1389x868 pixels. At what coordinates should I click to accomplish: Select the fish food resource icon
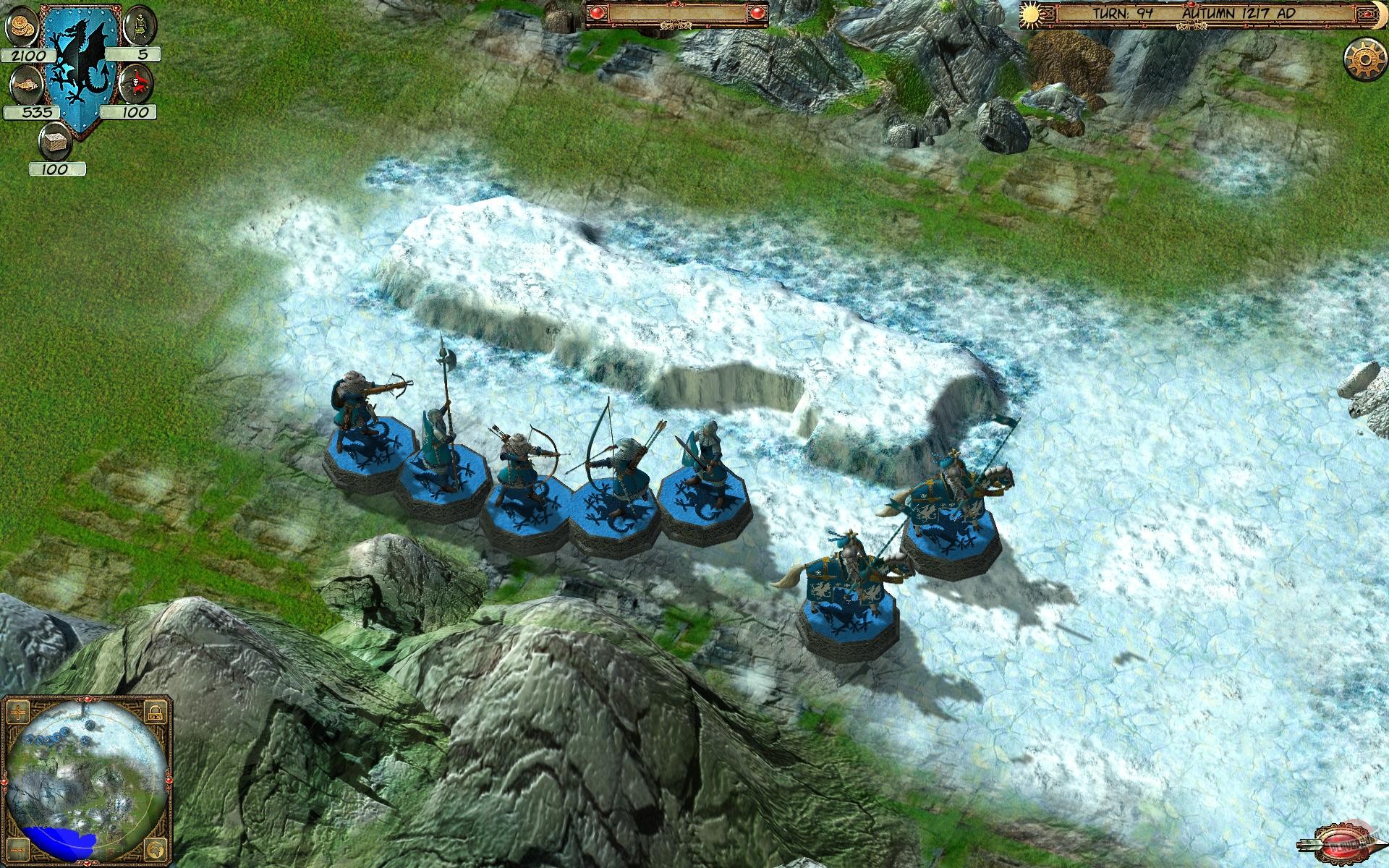click(25, 84)
